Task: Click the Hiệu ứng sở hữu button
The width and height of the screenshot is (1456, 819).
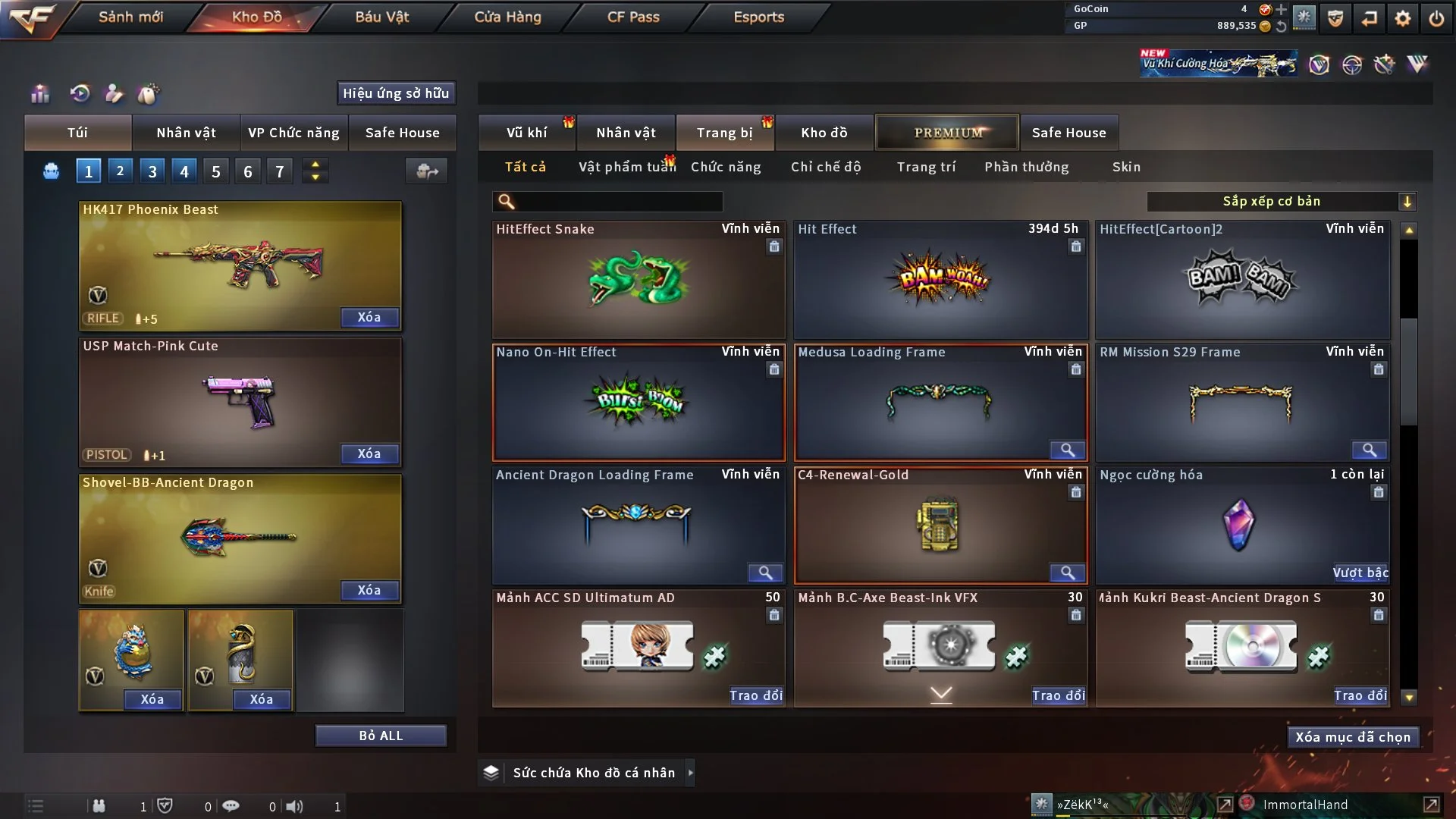Action: click(396, 93)
